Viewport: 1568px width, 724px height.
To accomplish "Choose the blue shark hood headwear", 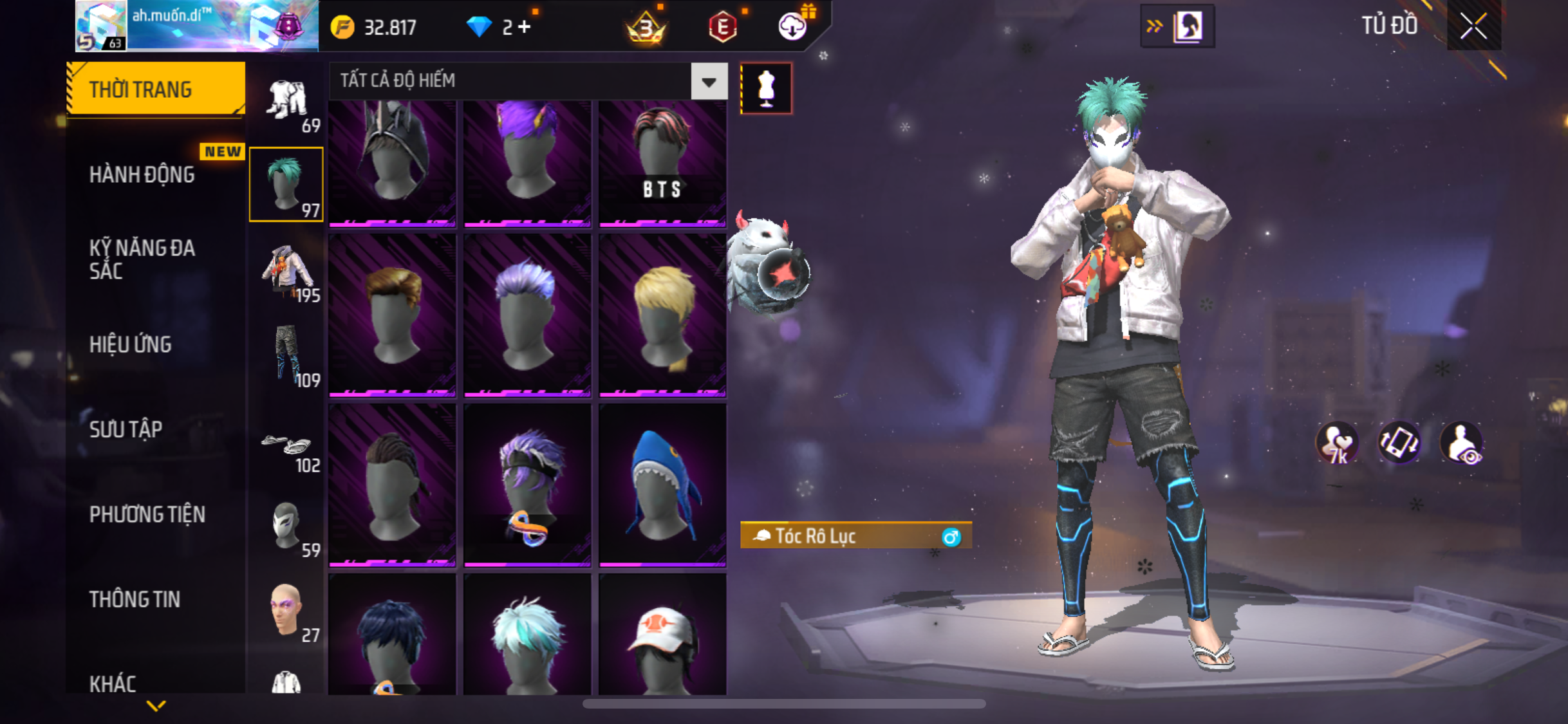I will pos(662,485).
